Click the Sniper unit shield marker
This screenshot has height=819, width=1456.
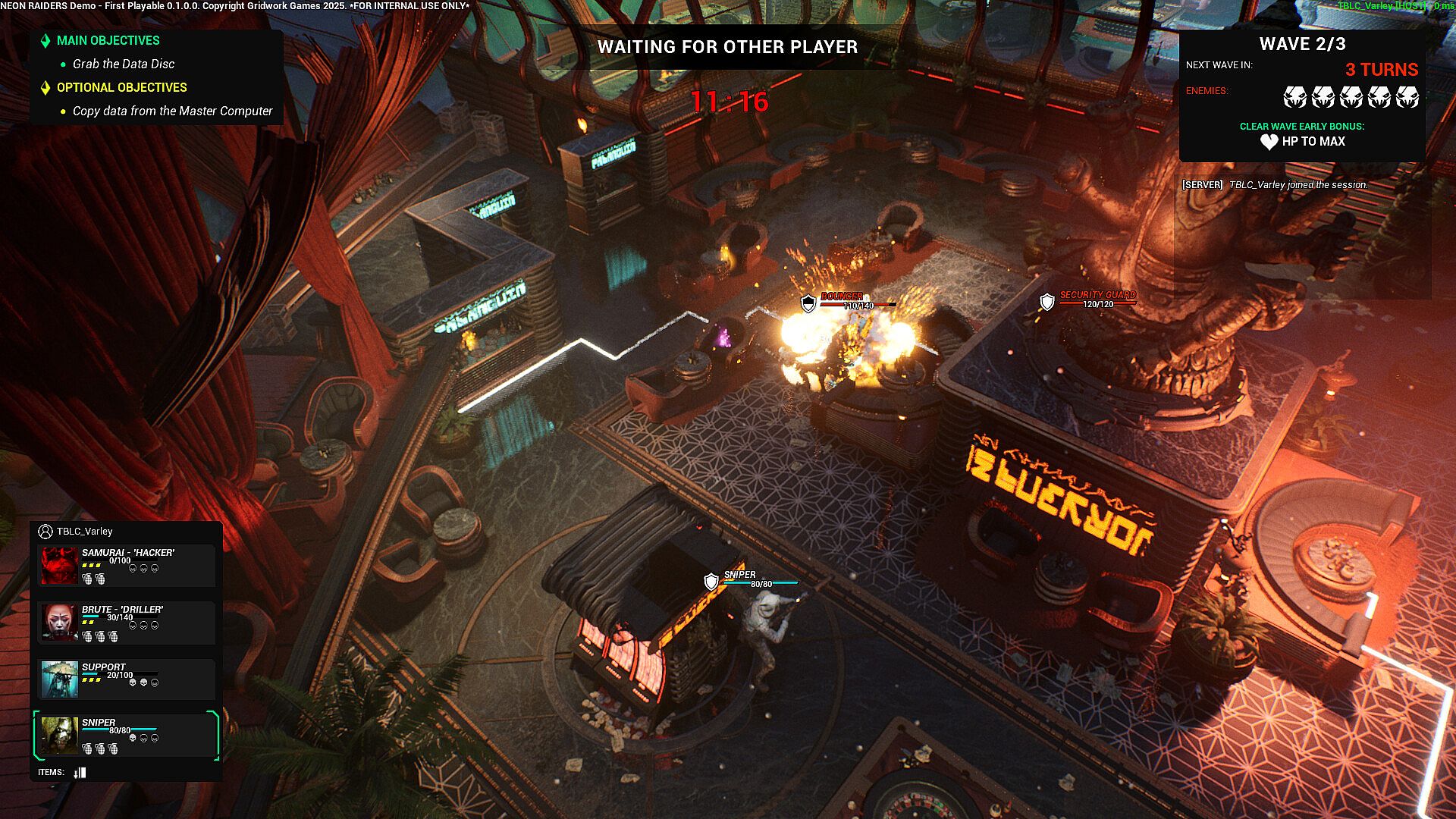point(711,582)
